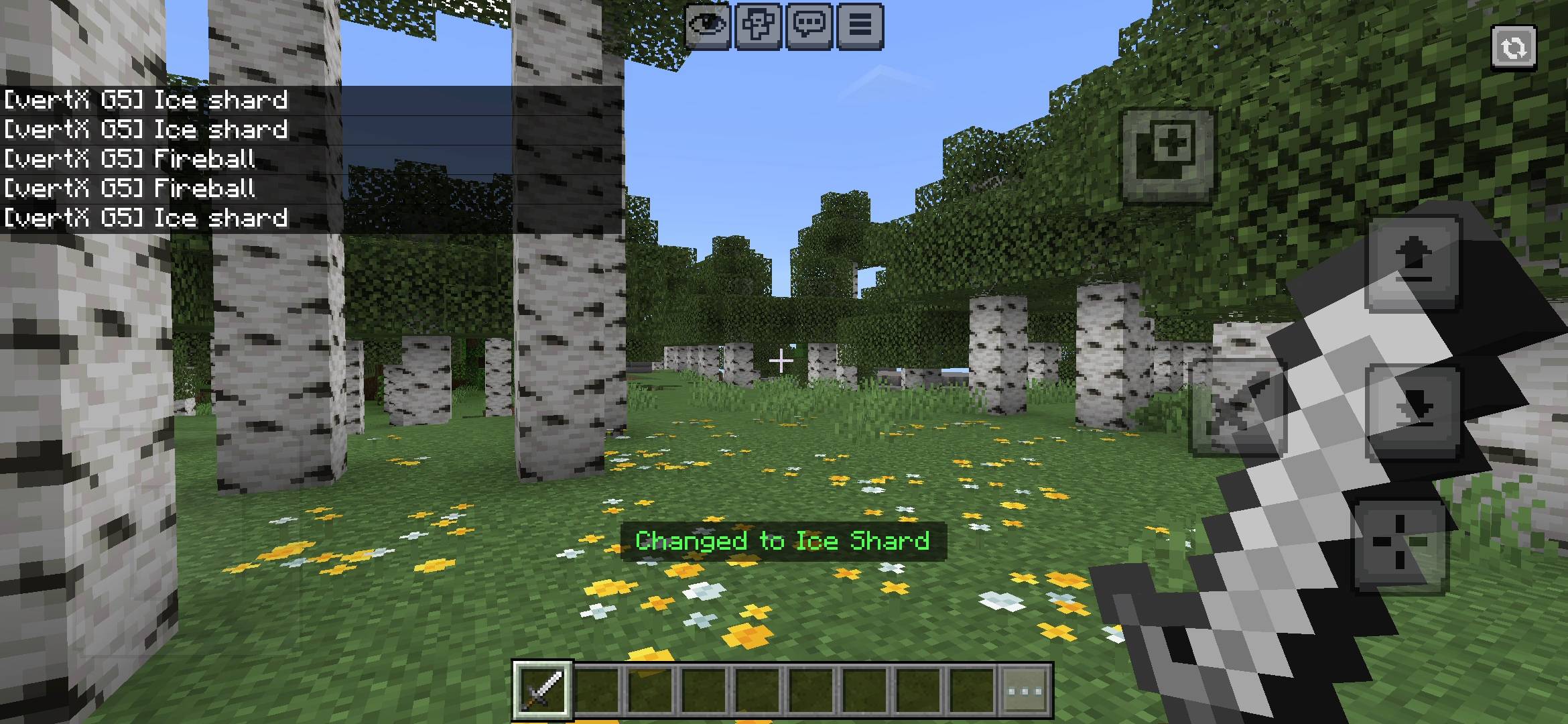Select the character emotes icon
The height and width of the screenshot is (724, 1568).
(x=758, y=25)
